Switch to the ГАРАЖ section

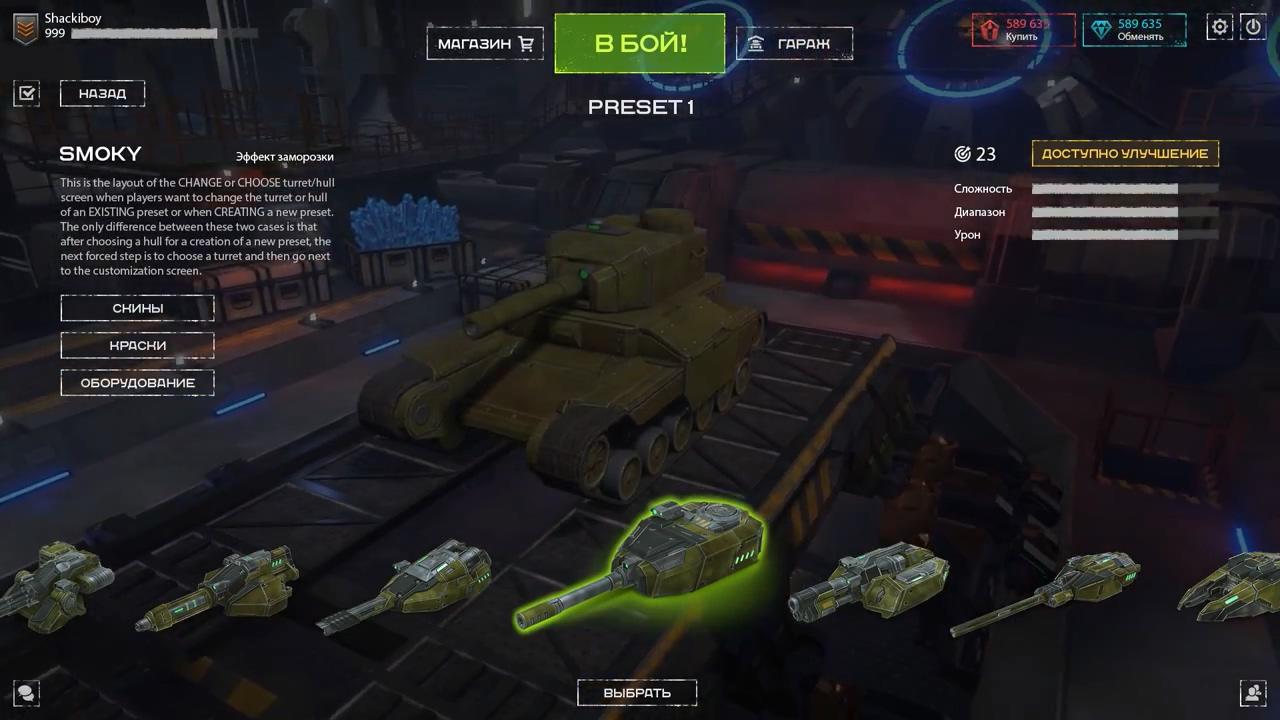(794, 43)
